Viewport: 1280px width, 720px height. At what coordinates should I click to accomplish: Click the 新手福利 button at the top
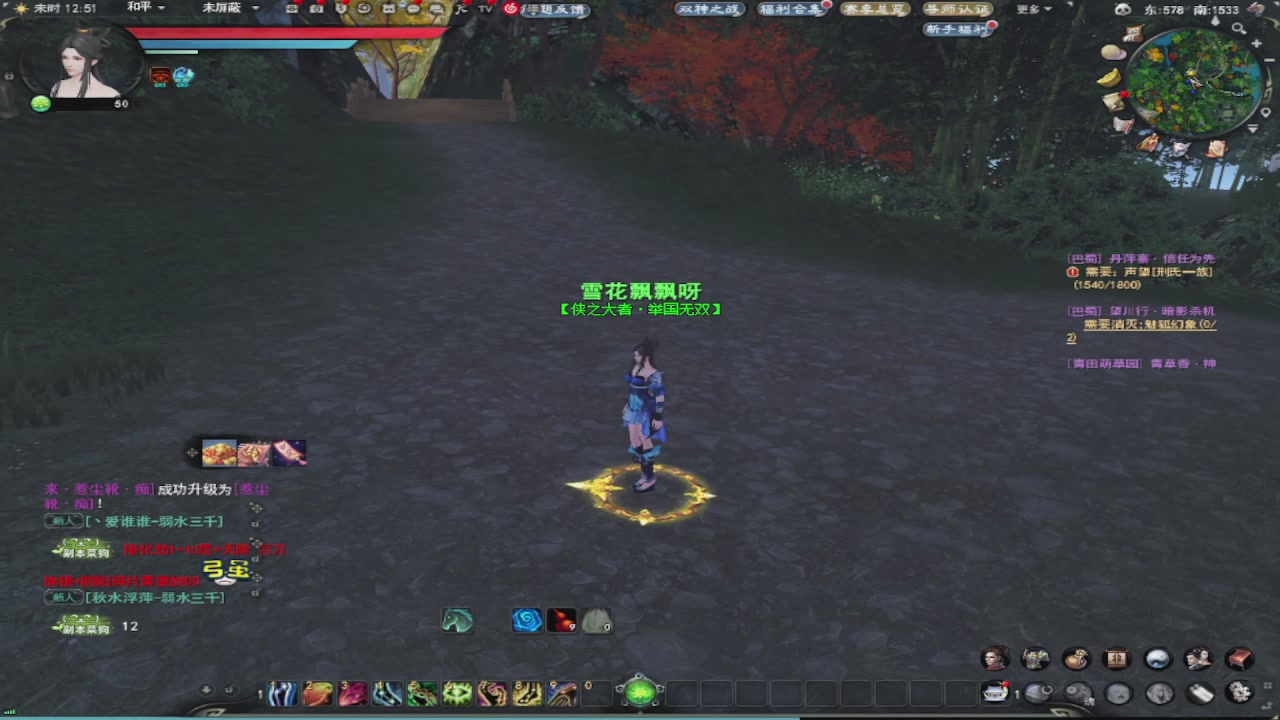coord(958,28)
